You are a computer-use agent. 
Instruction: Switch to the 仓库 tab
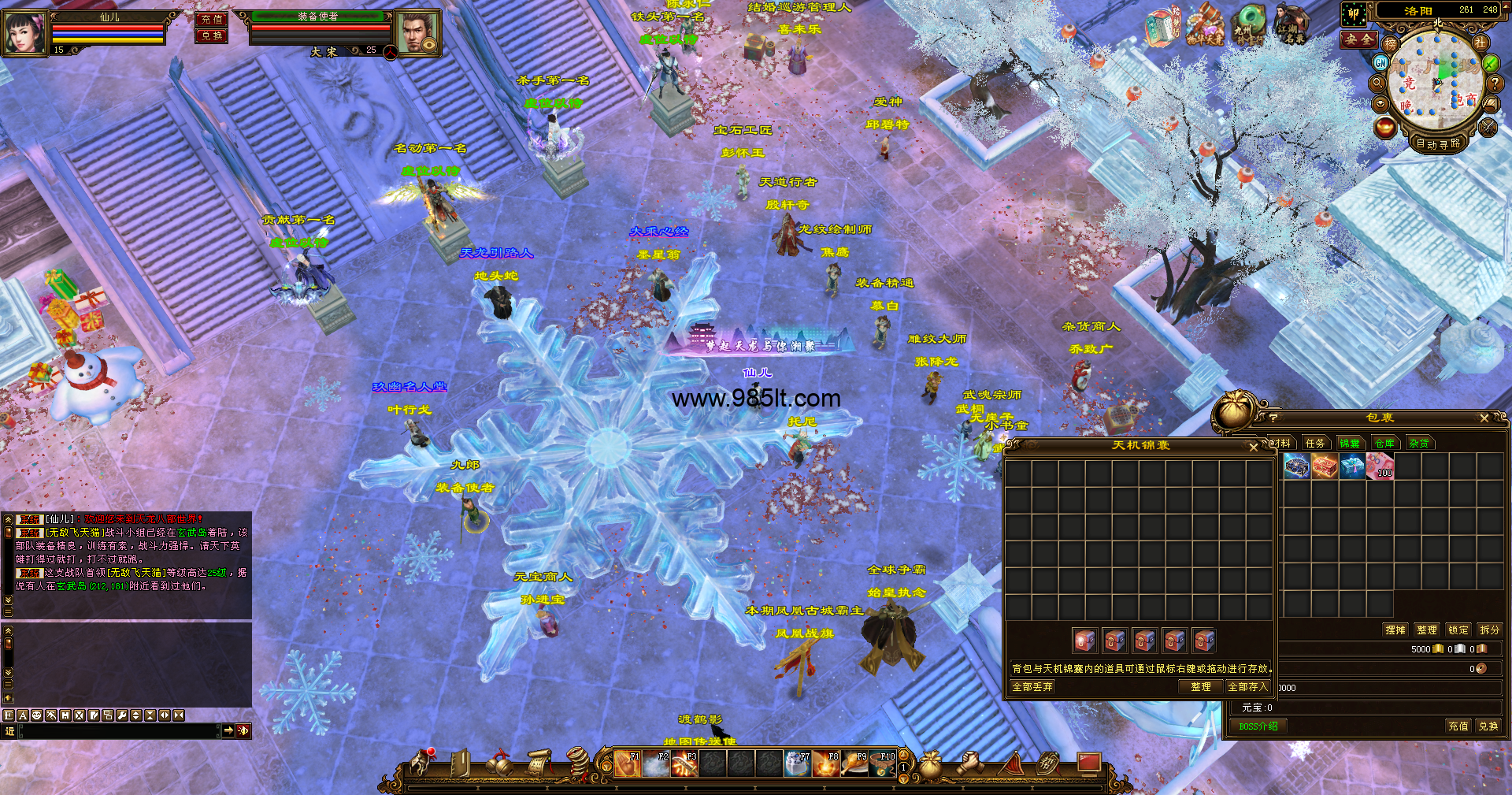pyautogui.click(x=1384, y=443)
